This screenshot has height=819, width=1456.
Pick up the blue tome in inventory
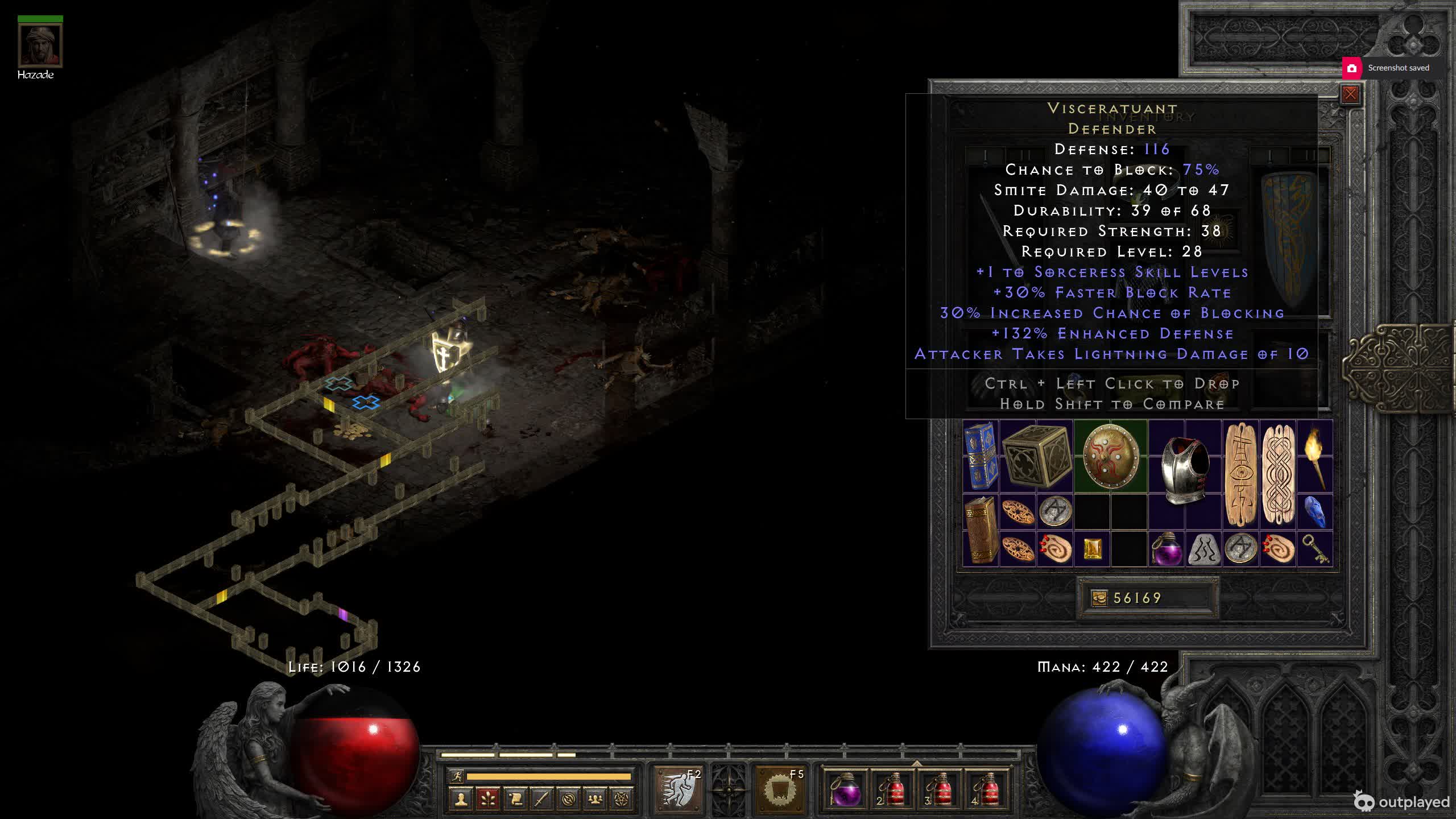pyautogui.click(x=981, y=456)
